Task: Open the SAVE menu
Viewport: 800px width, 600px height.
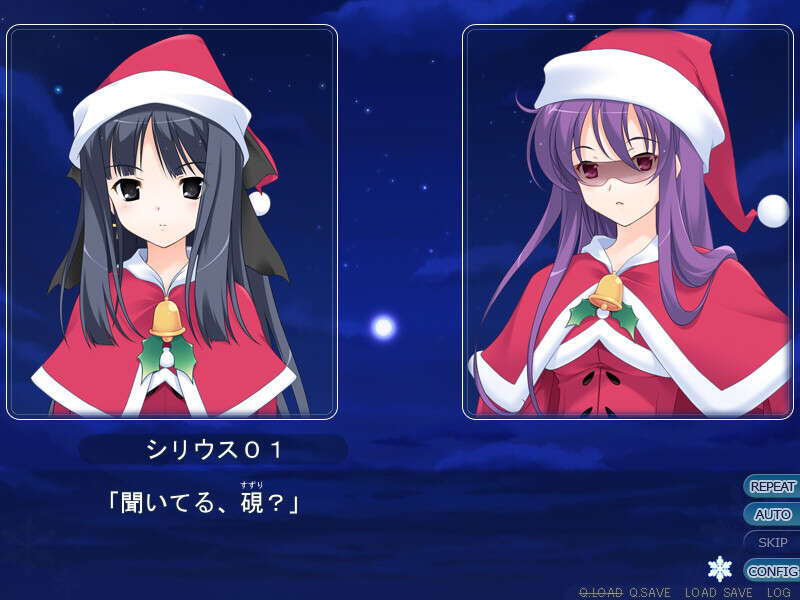Action: coord(738,593)
